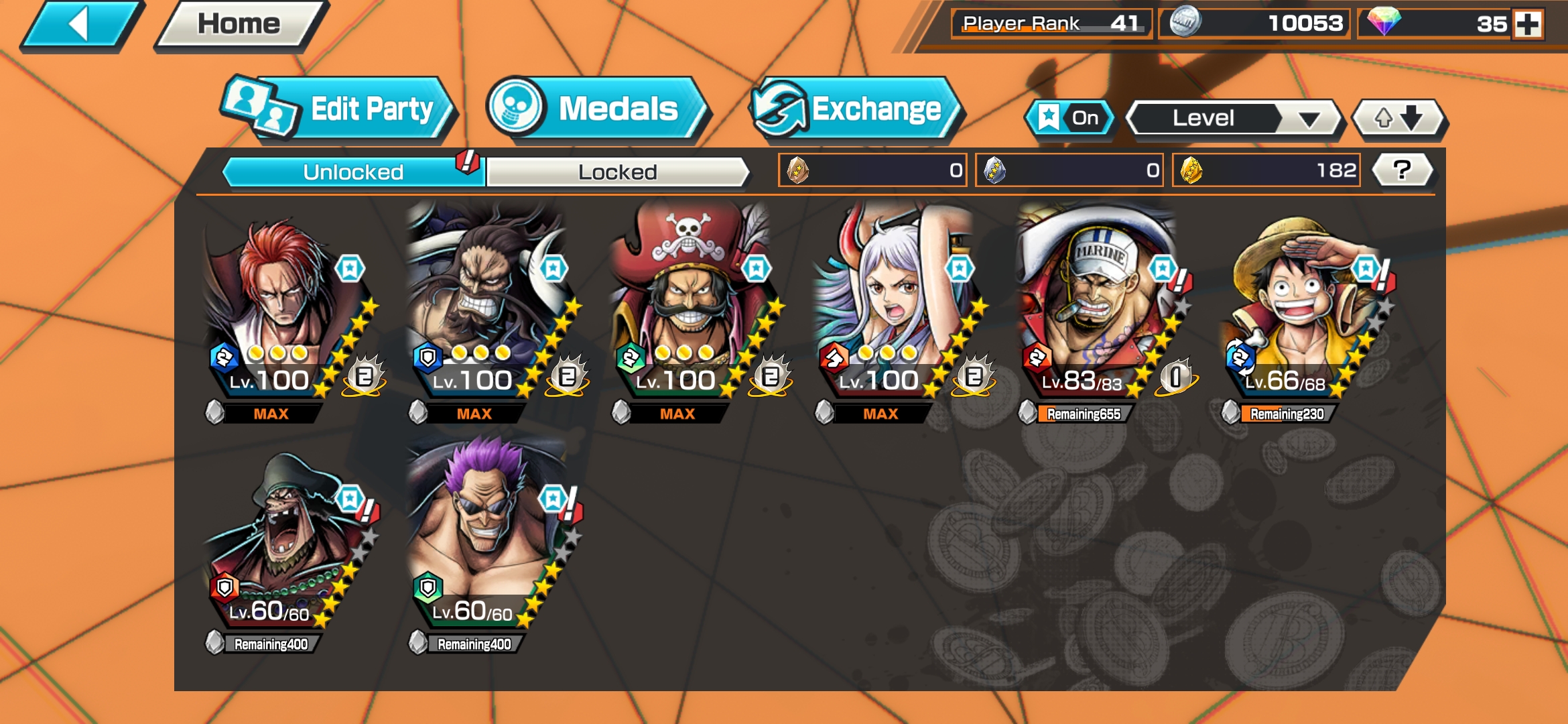Image resolution: width=1568 pixels, height=724 pixels.
Task: Reverse the sort order with arrows button
Action: point(1398,119)
